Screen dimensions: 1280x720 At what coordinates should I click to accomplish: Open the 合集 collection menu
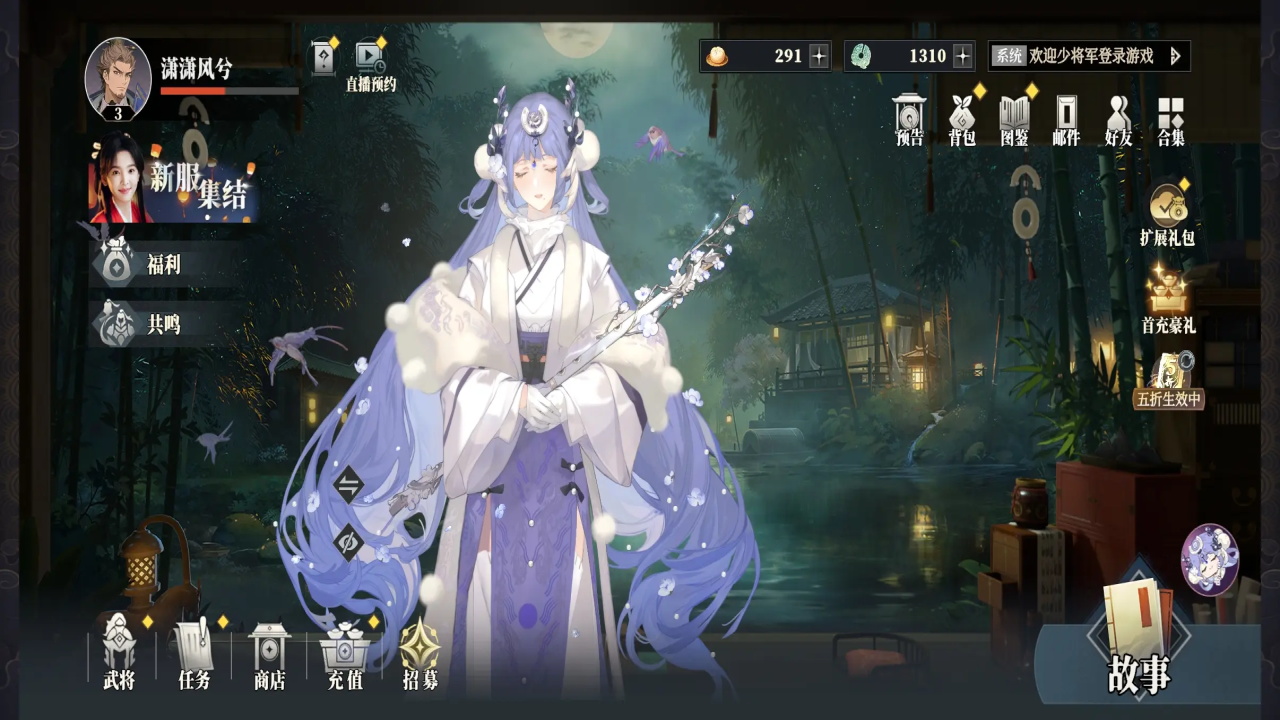[x=1171, y=120]
